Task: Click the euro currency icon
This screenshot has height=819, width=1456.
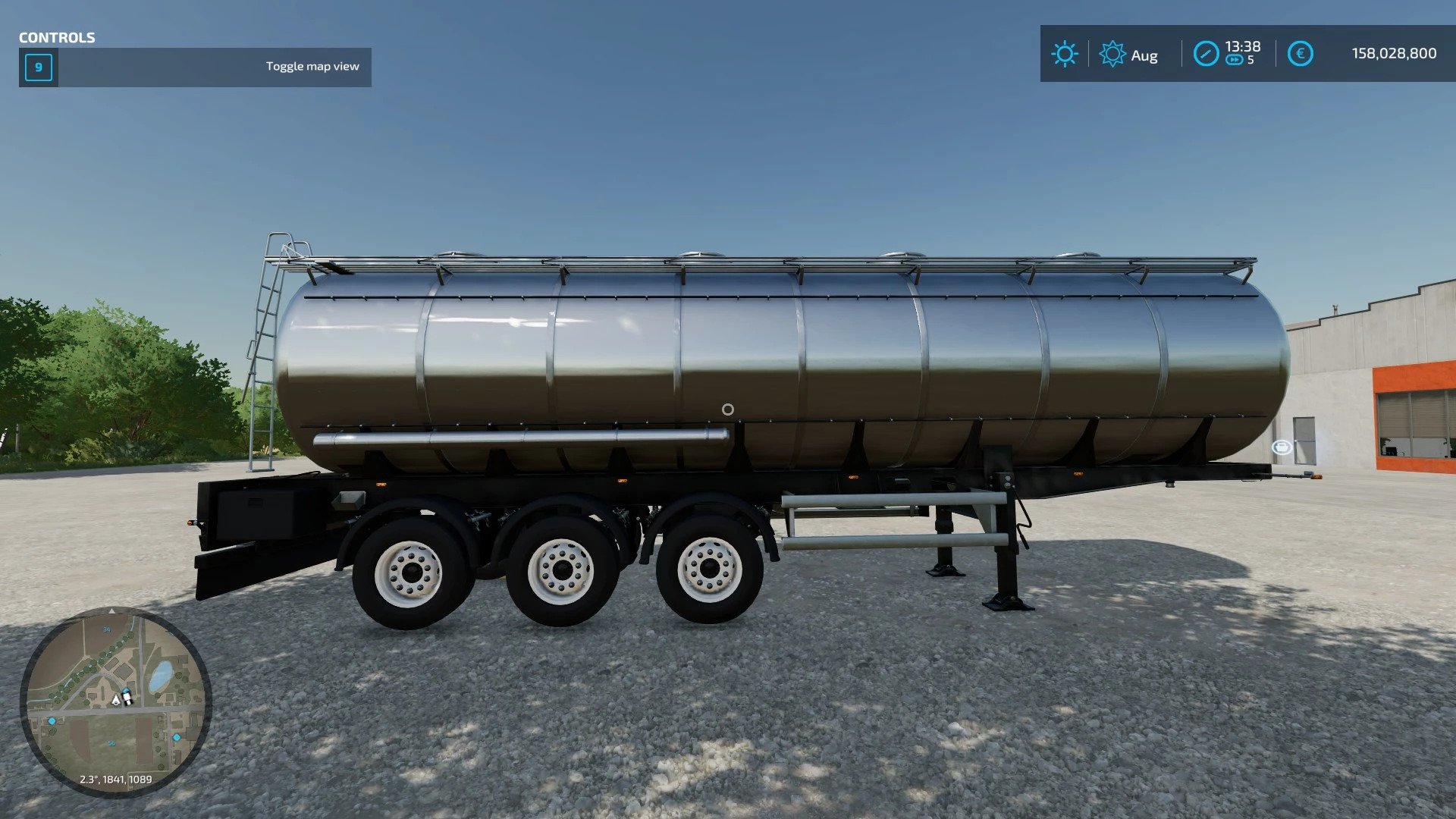Action: click(x=1300, y=54)
